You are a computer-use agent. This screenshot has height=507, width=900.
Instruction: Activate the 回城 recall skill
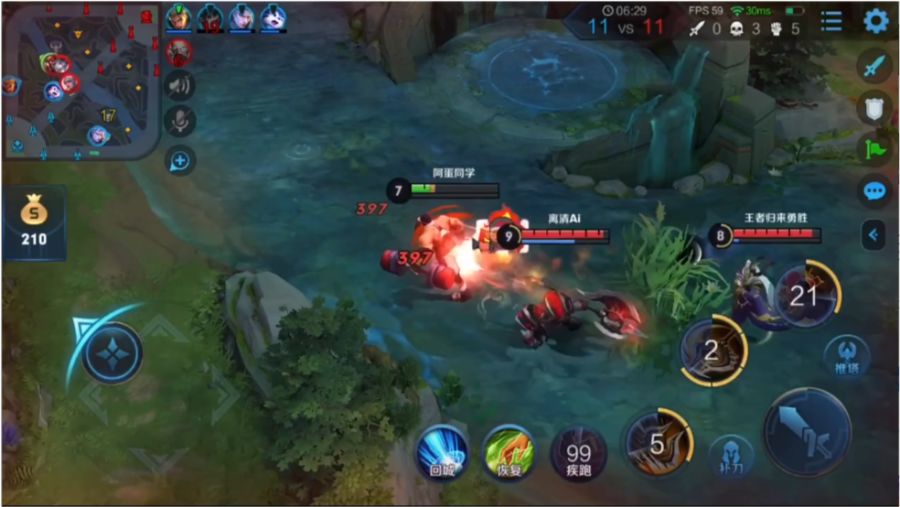tap(442, 453)
